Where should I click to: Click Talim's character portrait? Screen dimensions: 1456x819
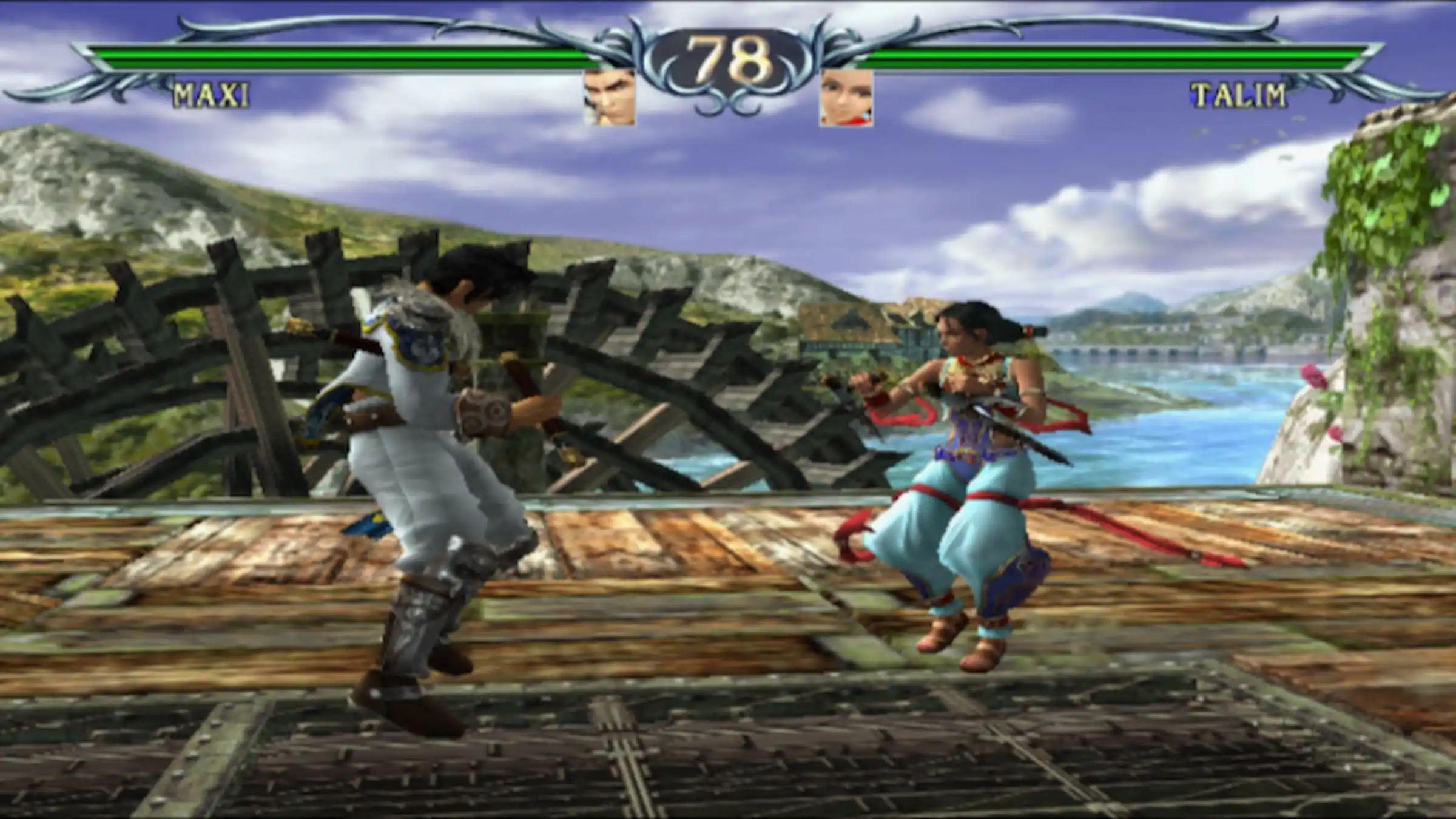click(846, 98)
